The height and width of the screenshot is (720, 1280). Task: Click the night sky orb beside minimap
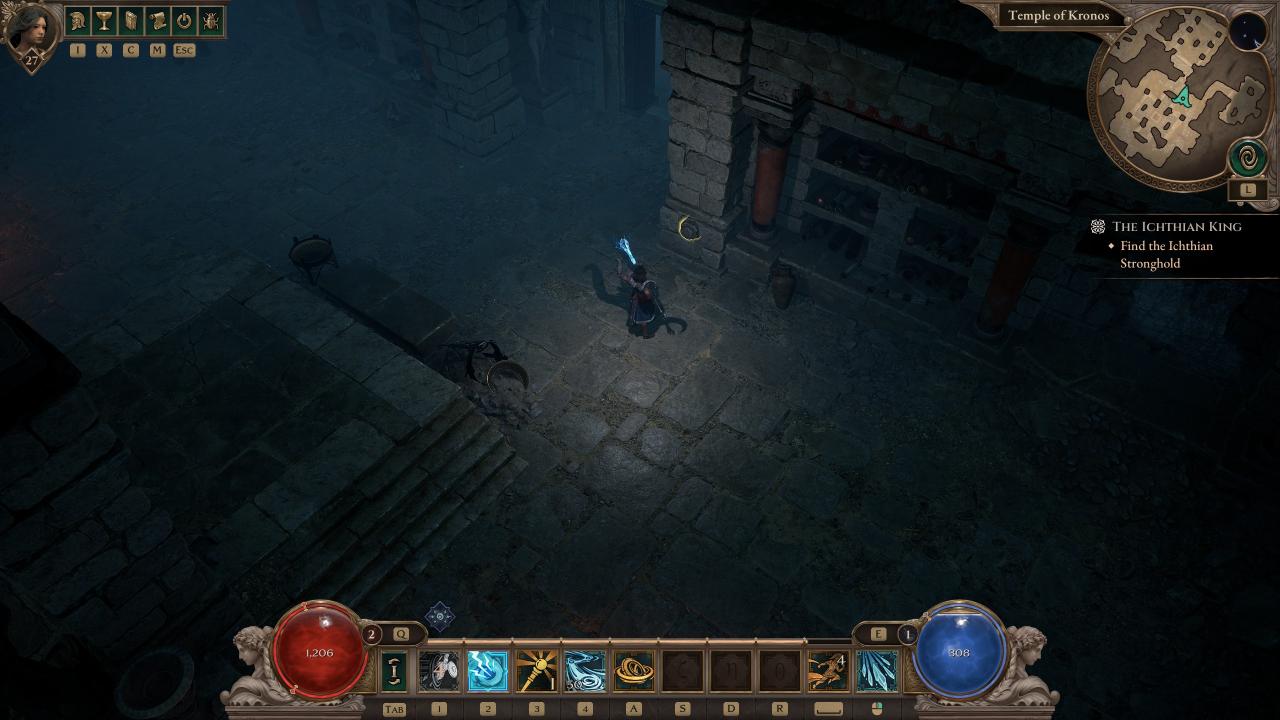tap(1246, 32)
